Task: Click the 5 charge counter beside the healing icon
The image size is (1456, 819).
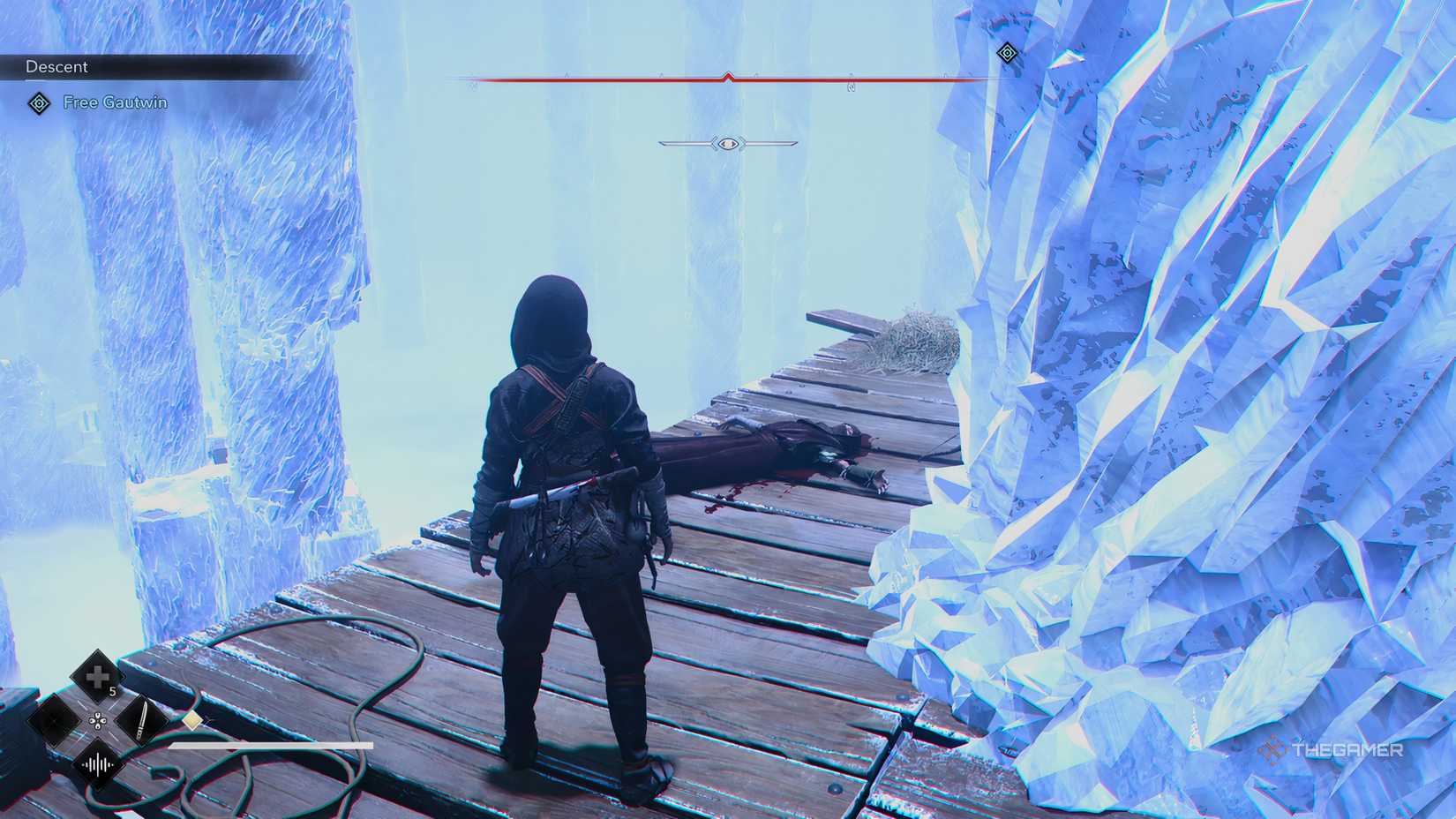Action: pyautogui.click(x=112, y=689)
